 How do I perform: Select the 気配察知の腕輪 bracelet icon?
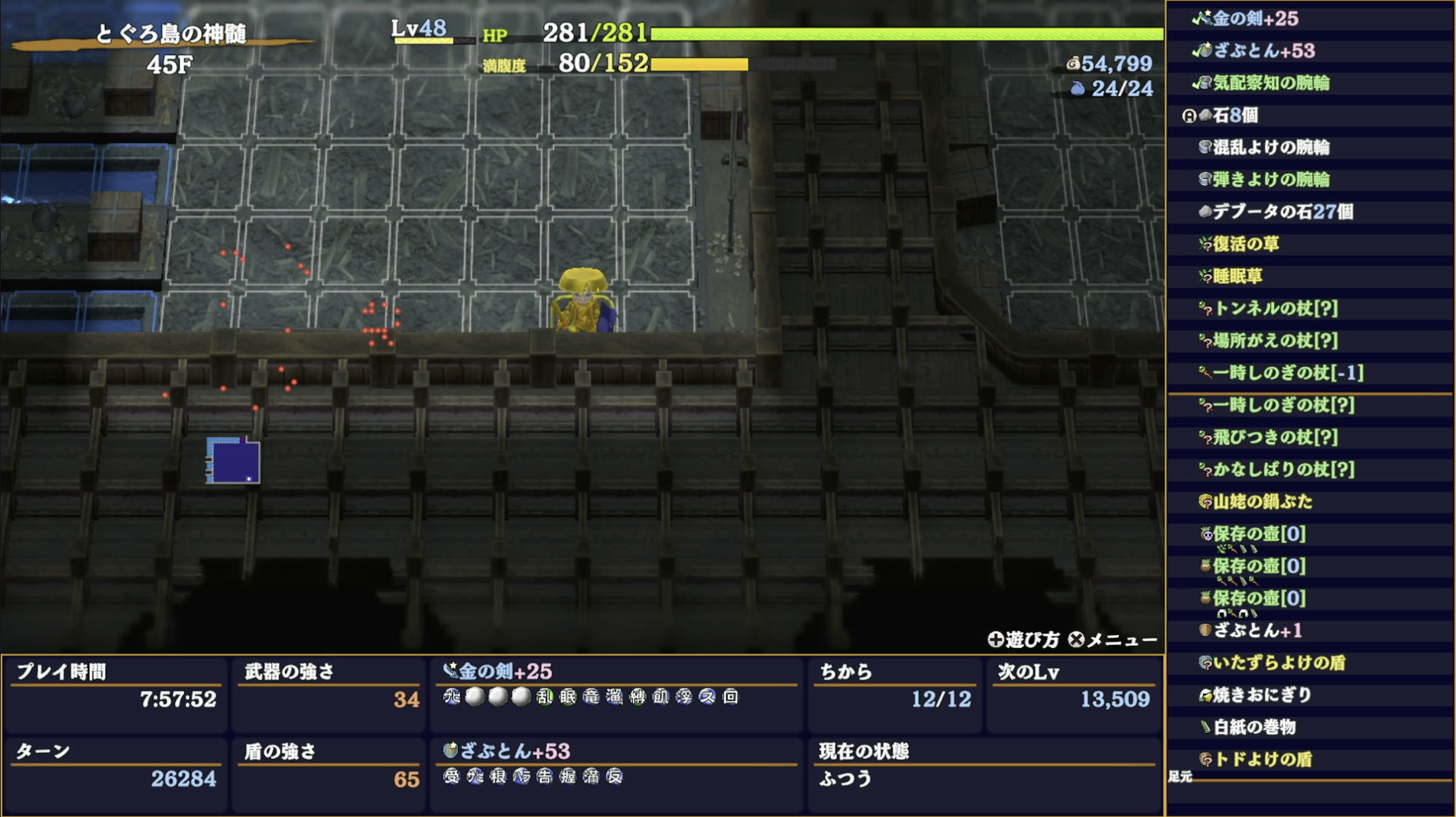coord(1206,84)
